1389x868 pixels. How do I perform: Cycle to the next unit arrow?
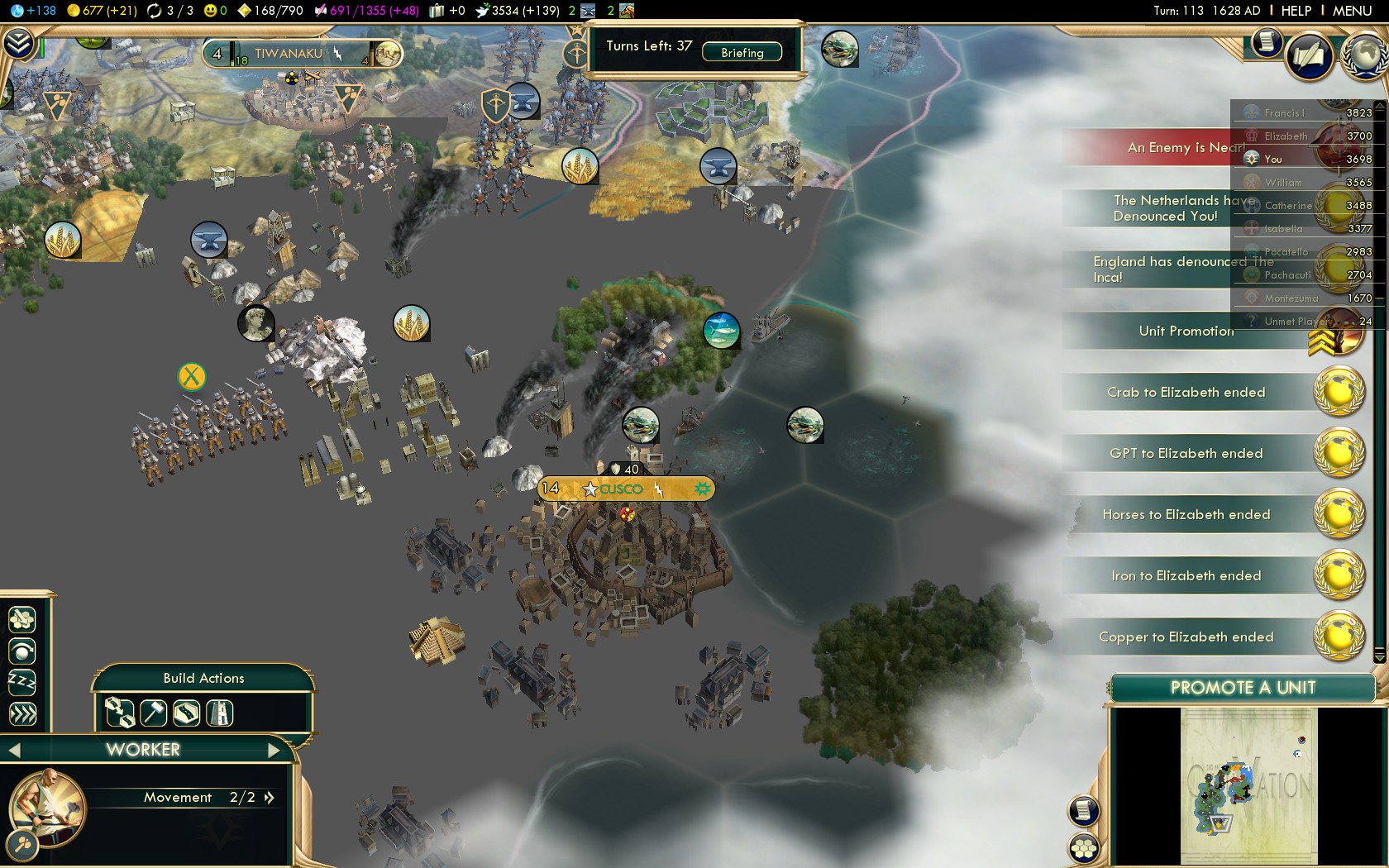(x=274, y=751)
